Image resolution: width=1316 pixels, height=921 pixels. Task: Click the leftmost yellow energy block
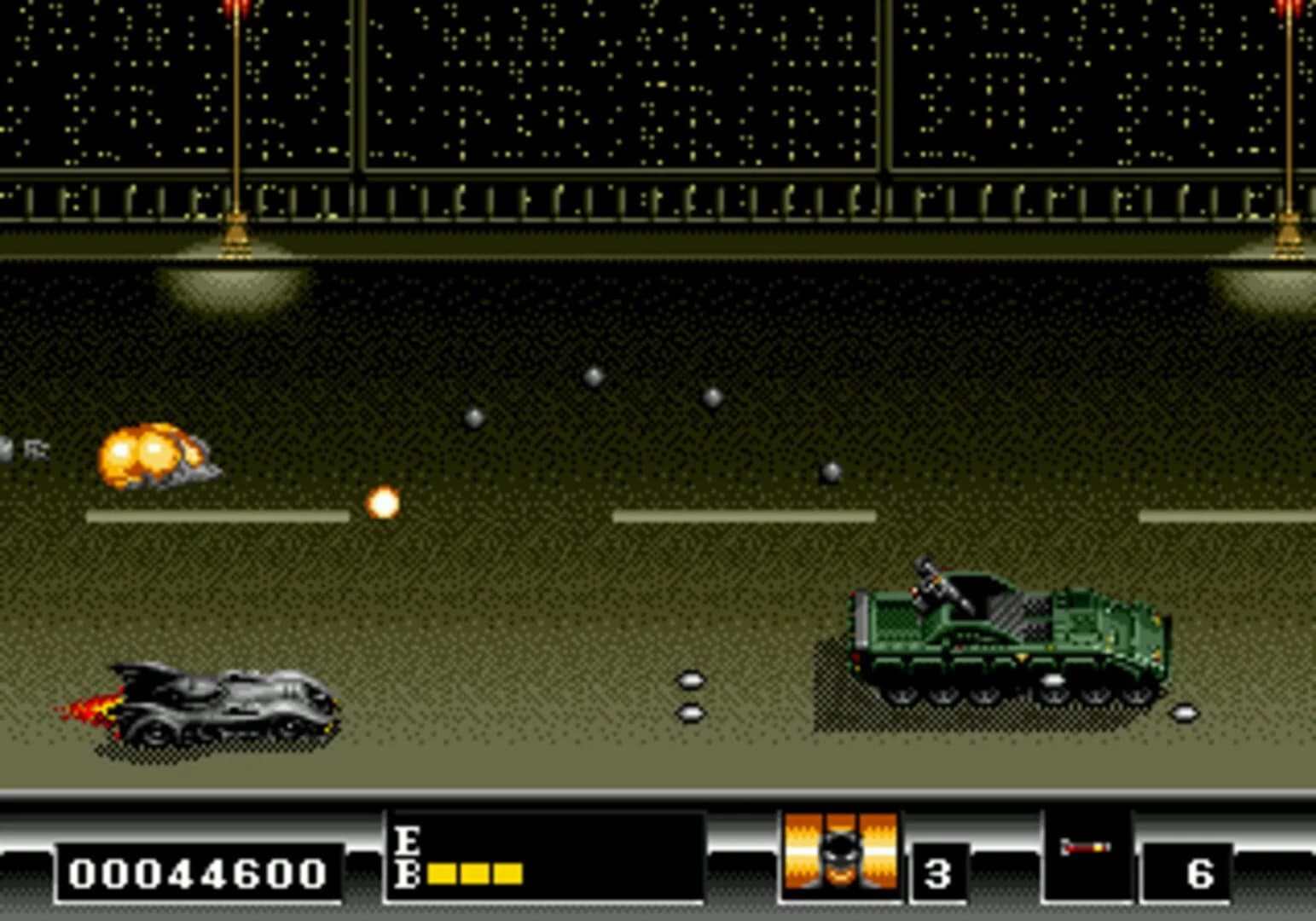(x=440, y=873)
